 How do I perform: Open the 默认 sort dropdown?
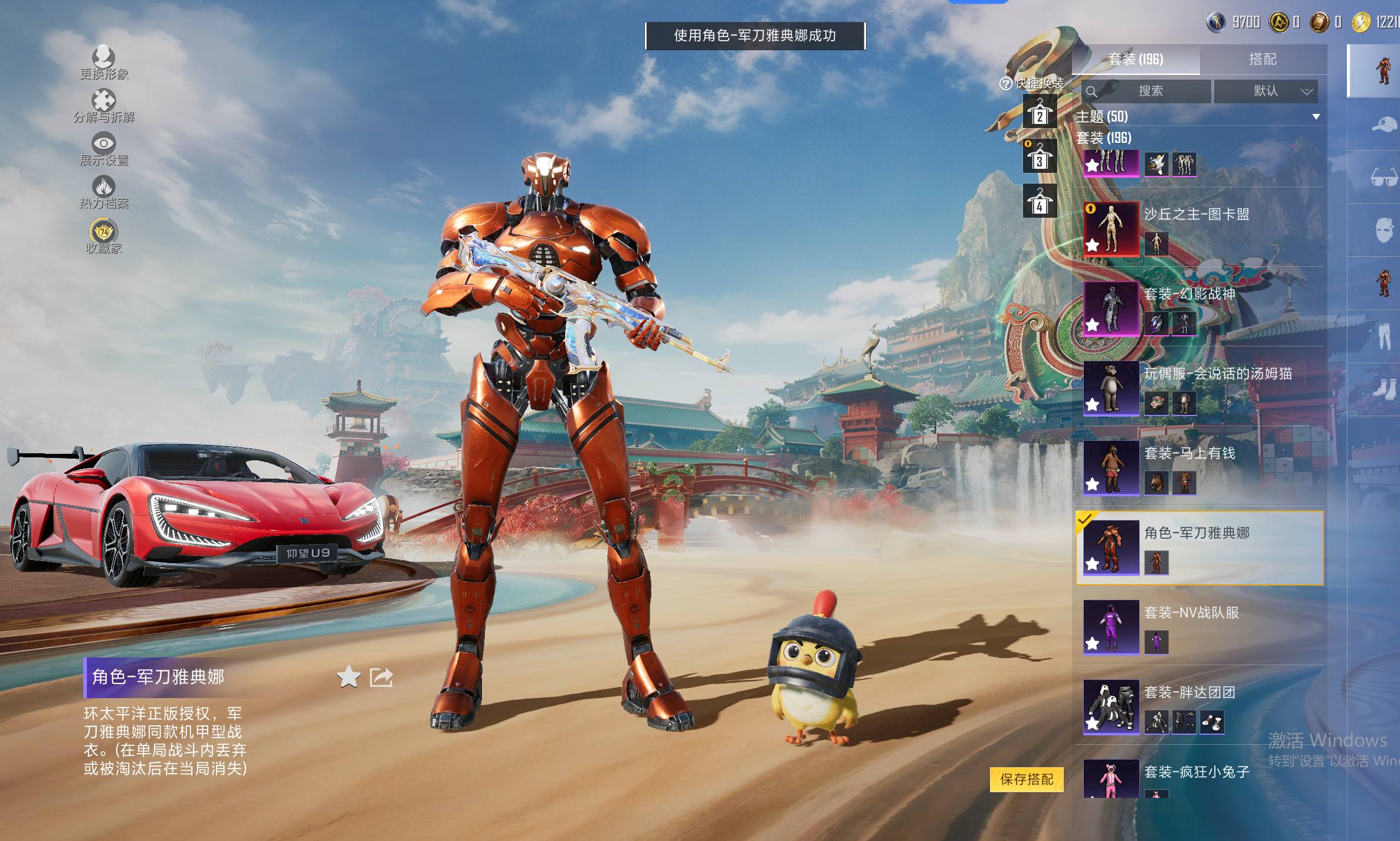[x=1266, y=91]
